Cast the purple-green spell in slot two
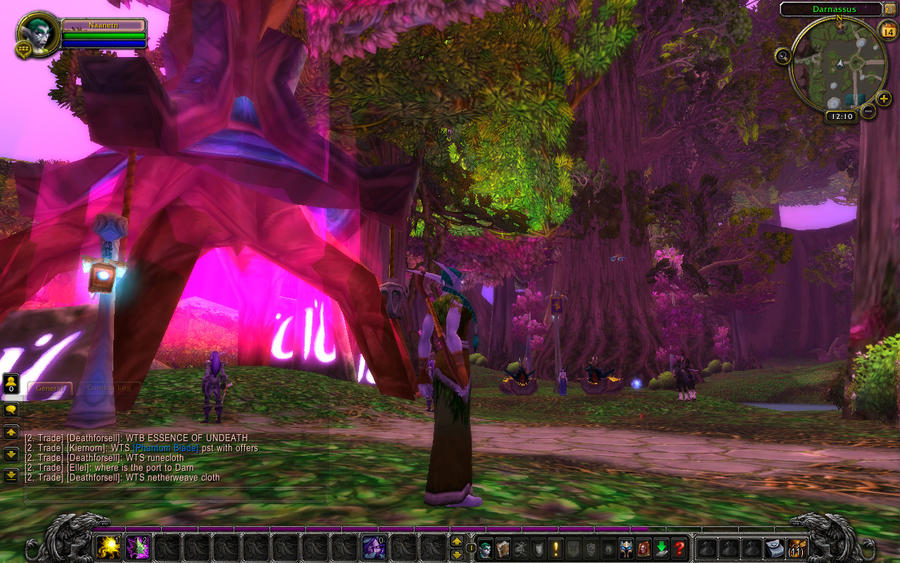The height and width of the screenshot is (563, 900). click(x=137, y=547)
